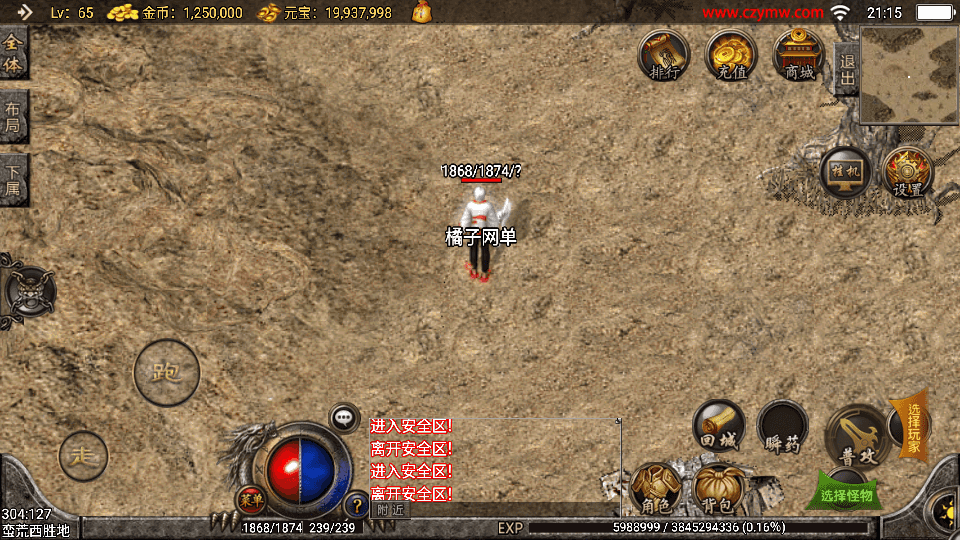Trigger the 普攻 basic attack
Viewport: 960px width, 540px height.
855,434
